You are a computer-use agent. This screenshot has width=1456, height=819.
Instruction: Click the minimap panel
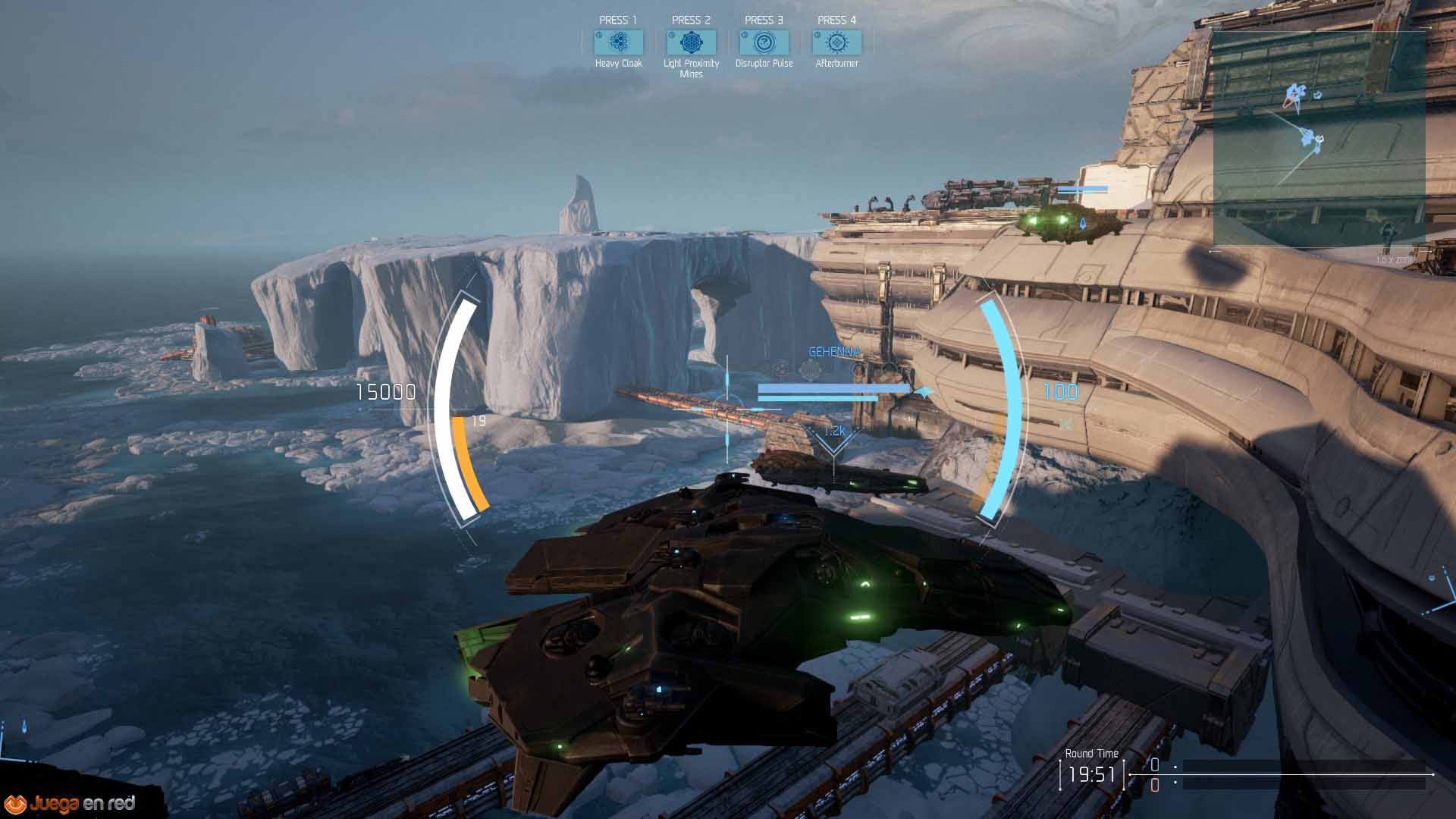tap(1319, 138)
